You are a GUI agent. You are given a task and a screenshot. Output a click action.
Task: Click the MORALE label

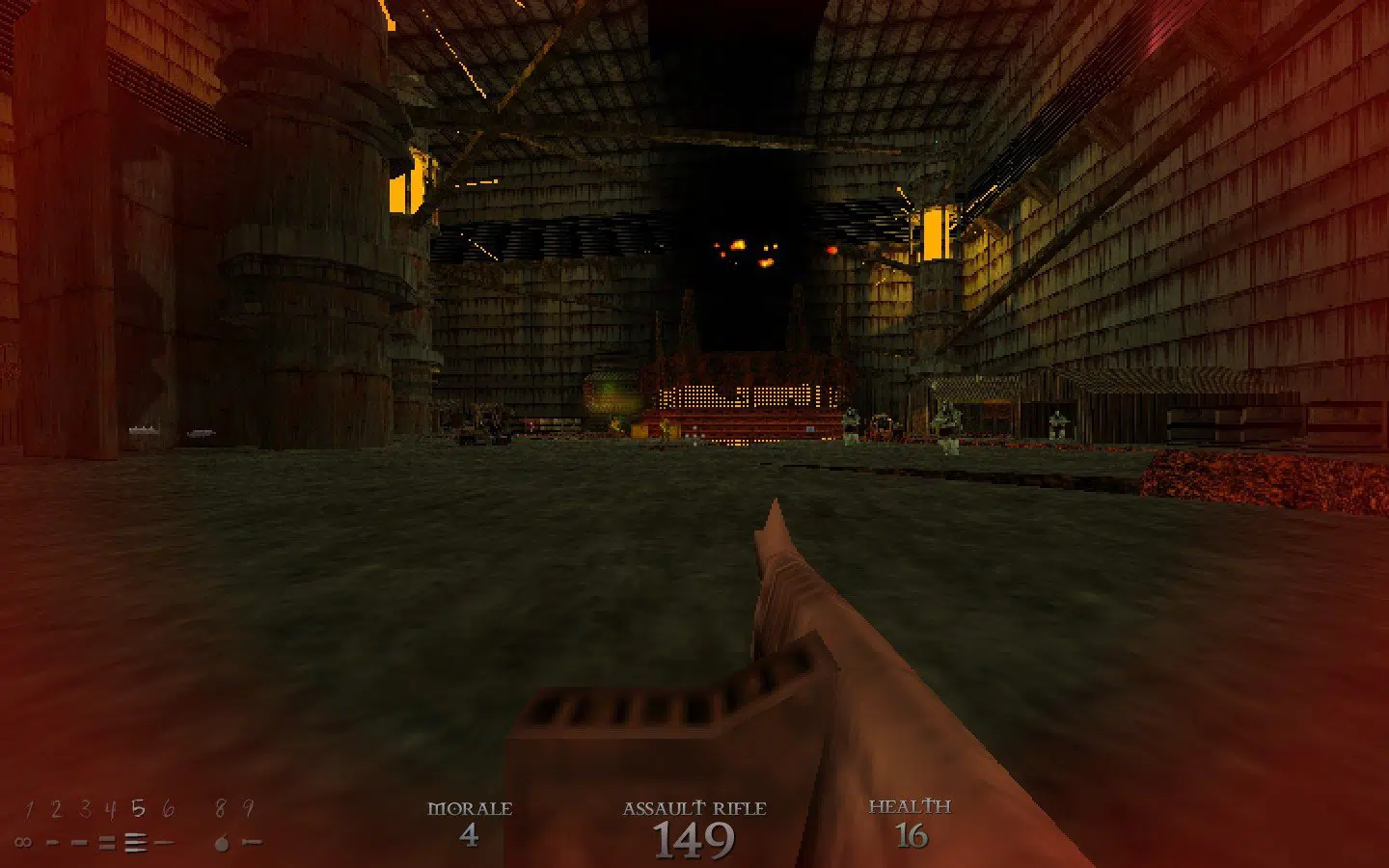(x=472, y=807)
